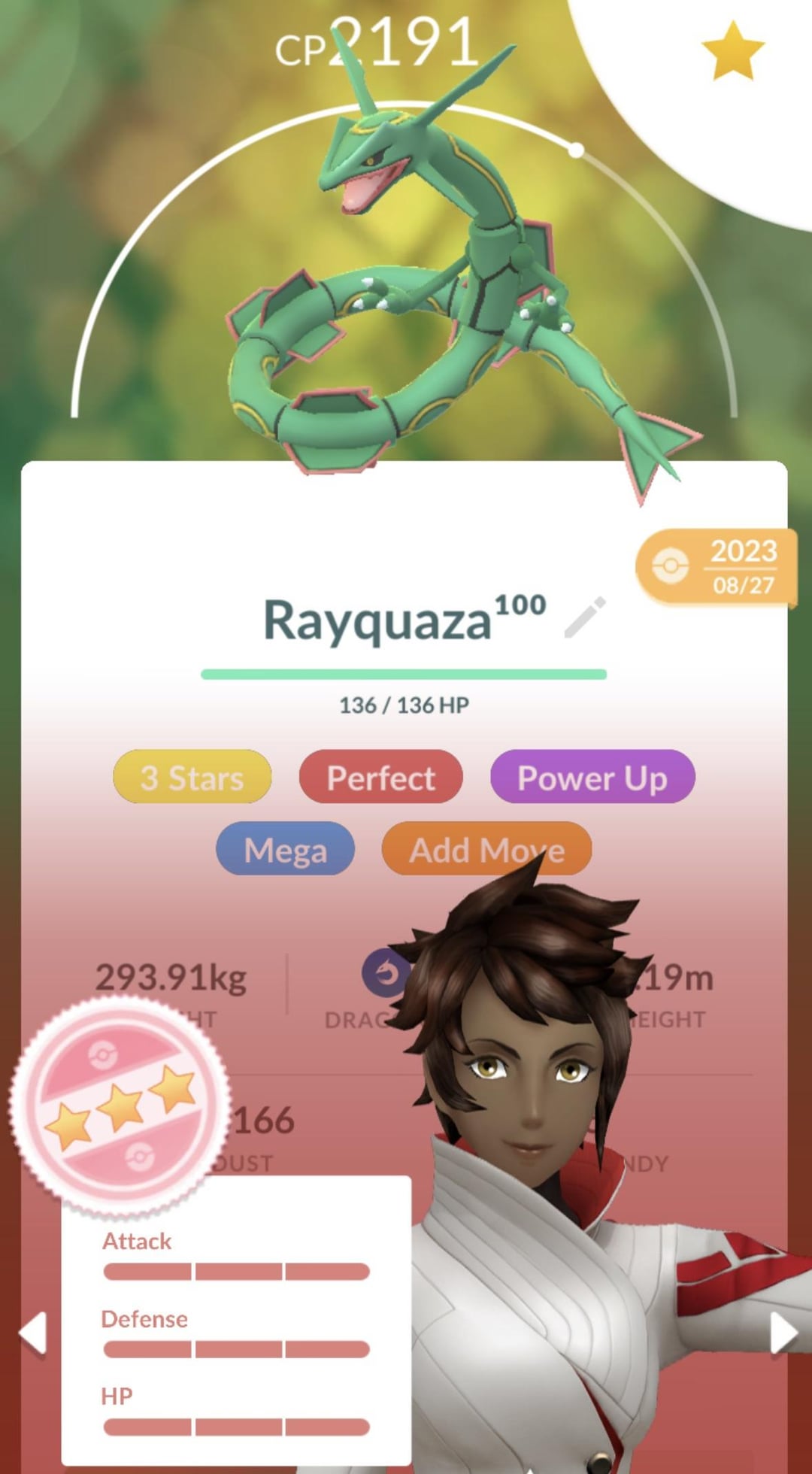The height and width of the screenshot is (1474, 812).
Task: Select the blue Mega tag
Action: 286,849
